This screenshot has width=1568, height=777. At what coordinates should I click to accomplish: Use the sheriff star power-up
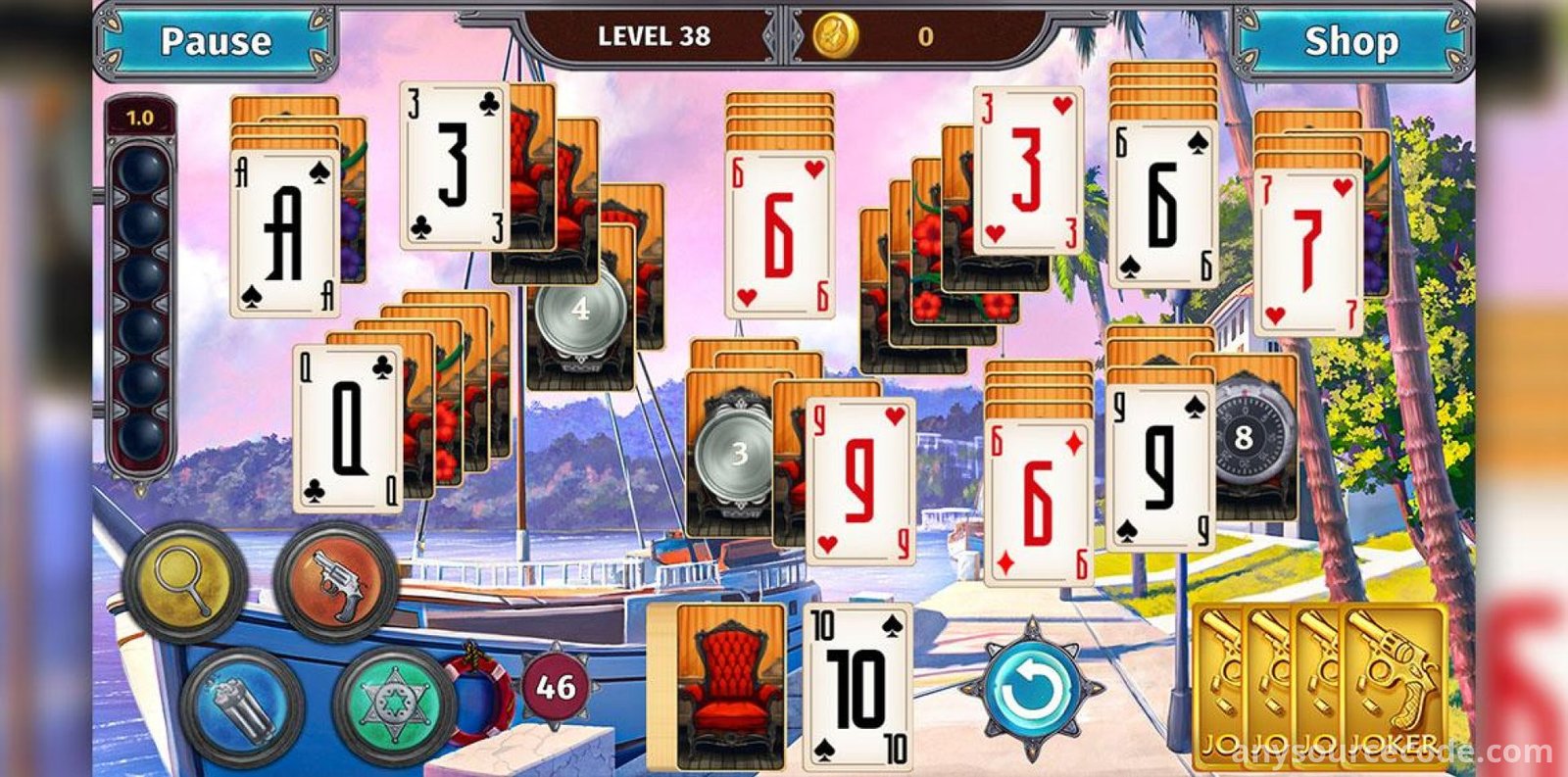[x=394, y=703]
